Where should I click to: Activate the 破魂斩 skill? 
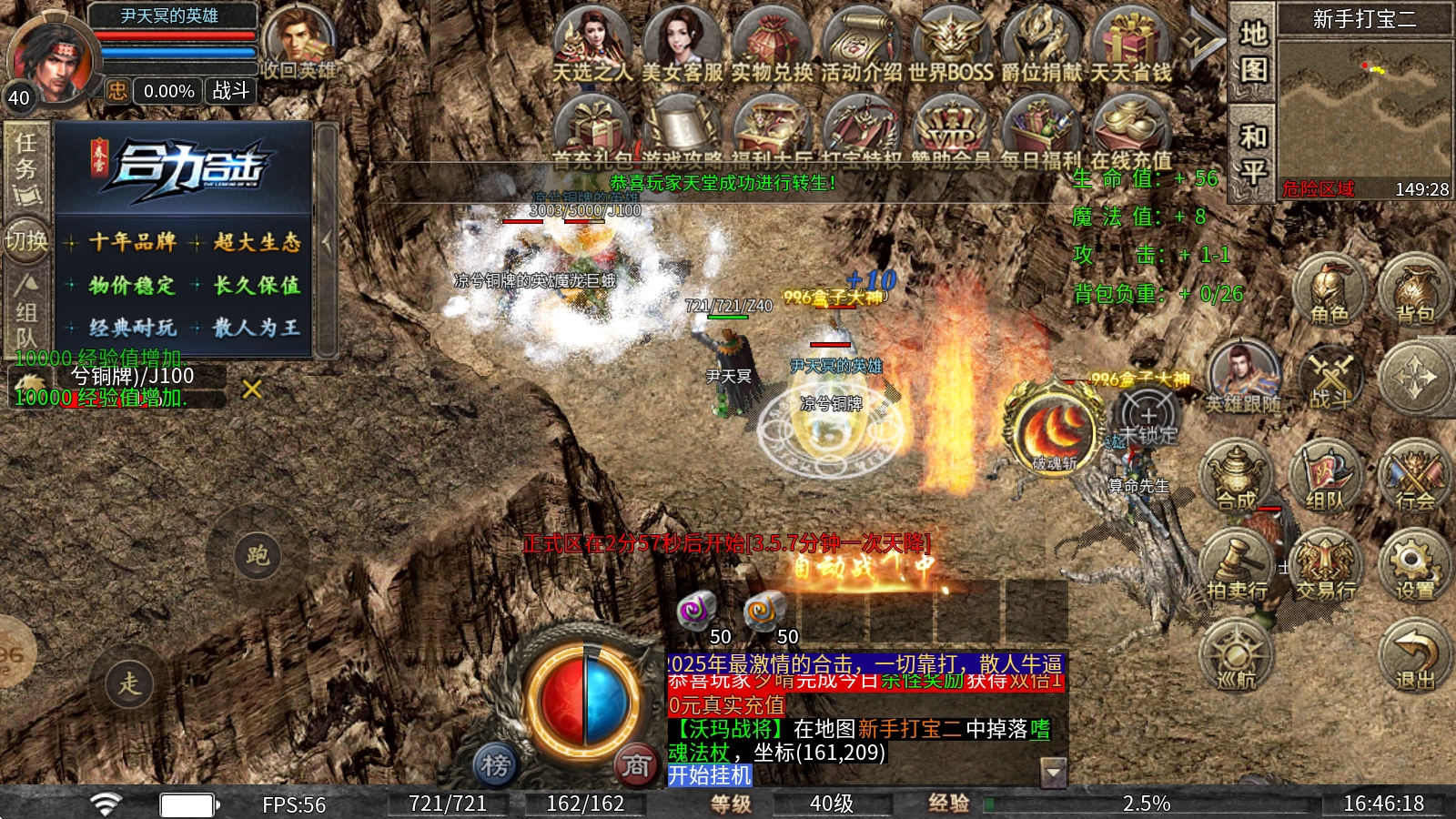tap(1055, 429)
